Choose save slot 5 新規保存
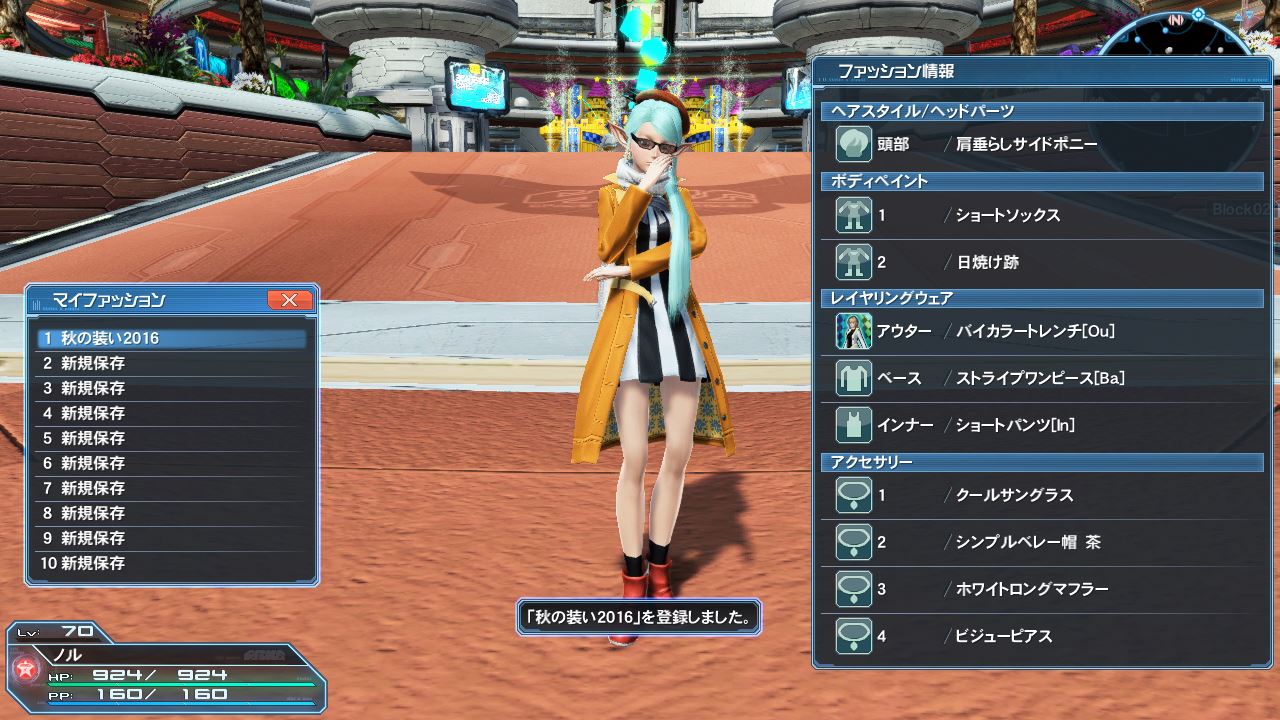The image size is (1280, 720). (x=171, y=438)
